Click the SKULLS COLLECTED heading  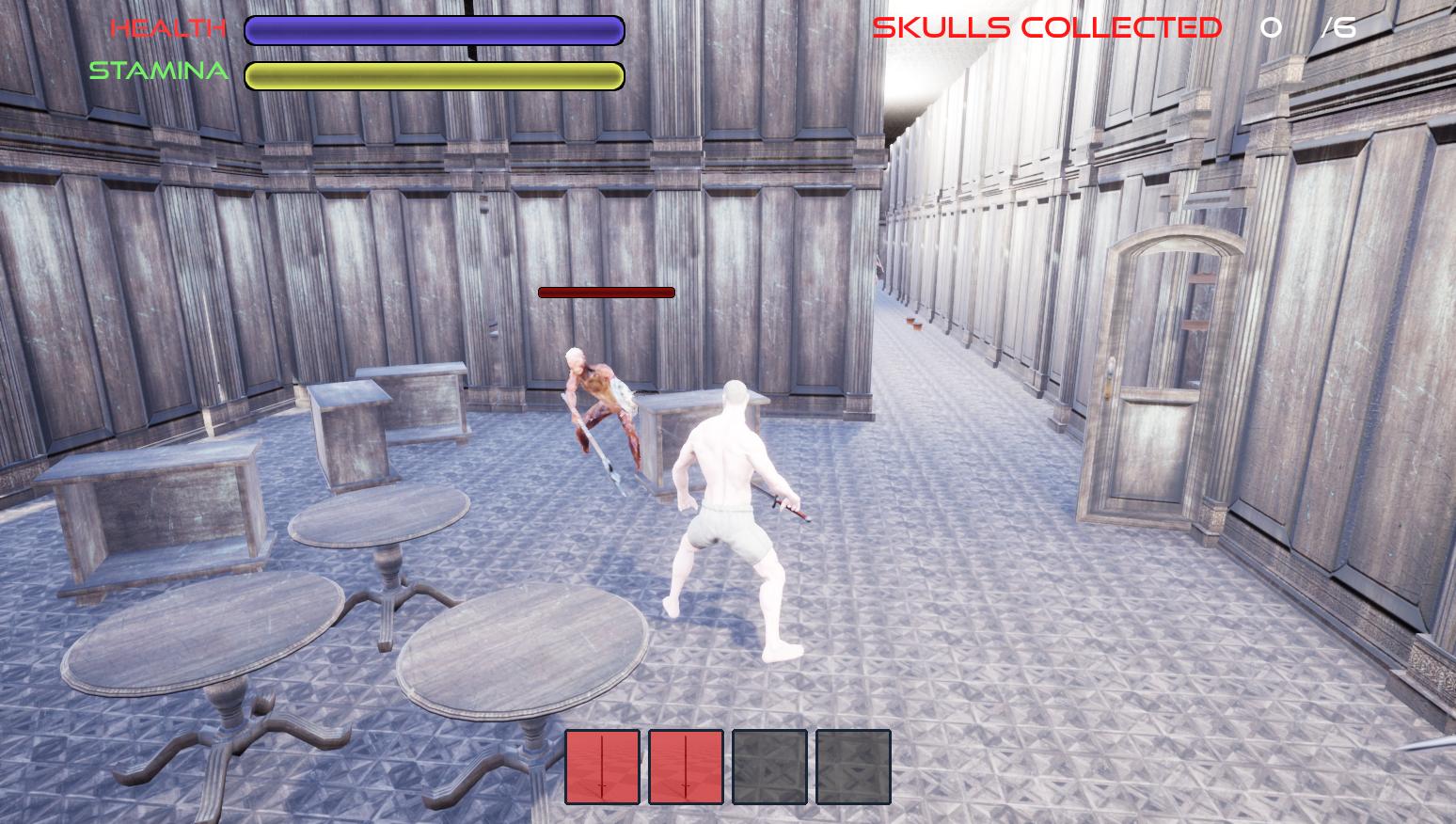click(1047, 26)
